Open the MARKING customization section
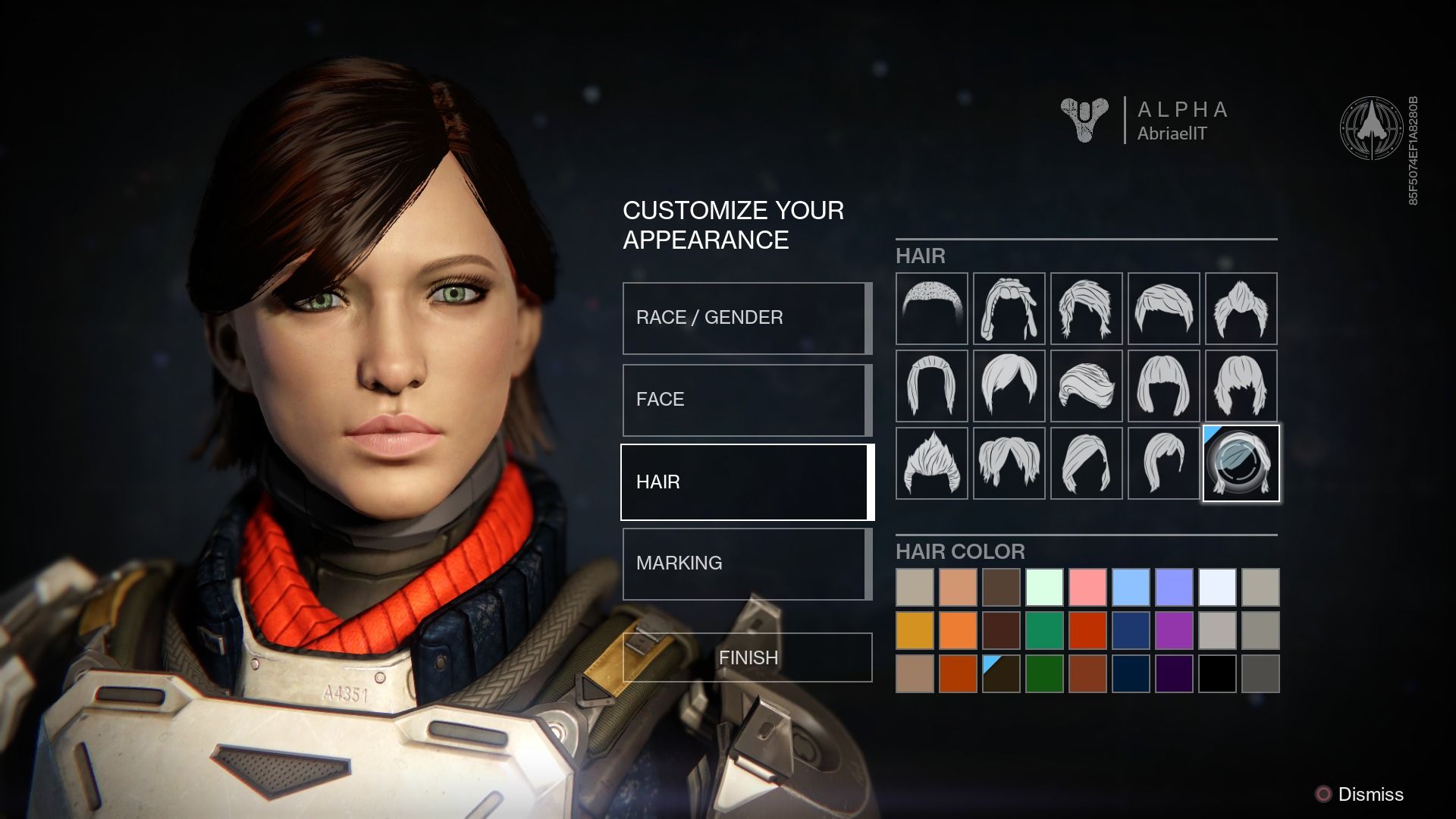 [x=745, y=563]
